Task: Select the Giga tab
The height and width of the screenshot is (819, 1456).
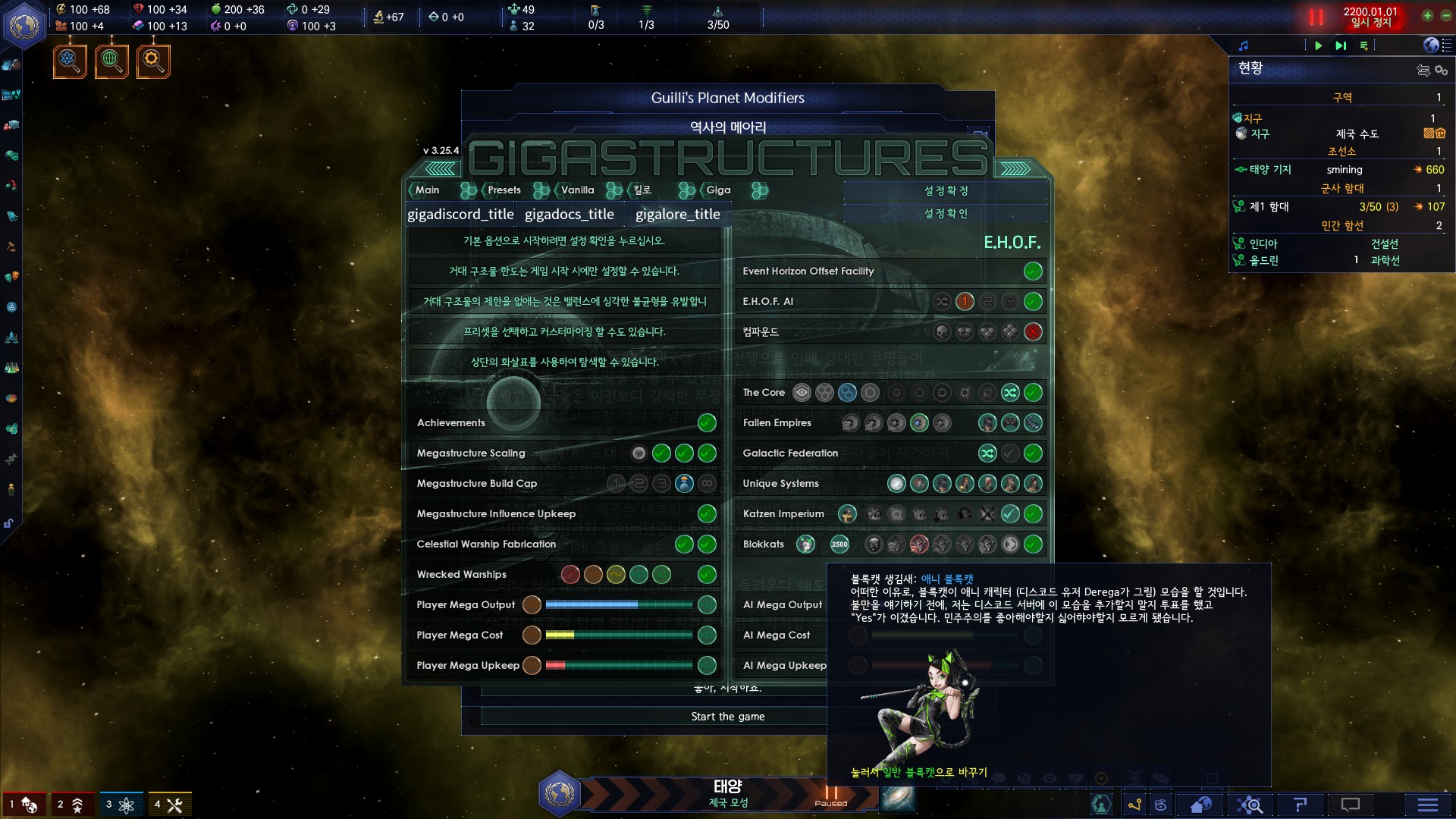Action: tap(718, 190)
